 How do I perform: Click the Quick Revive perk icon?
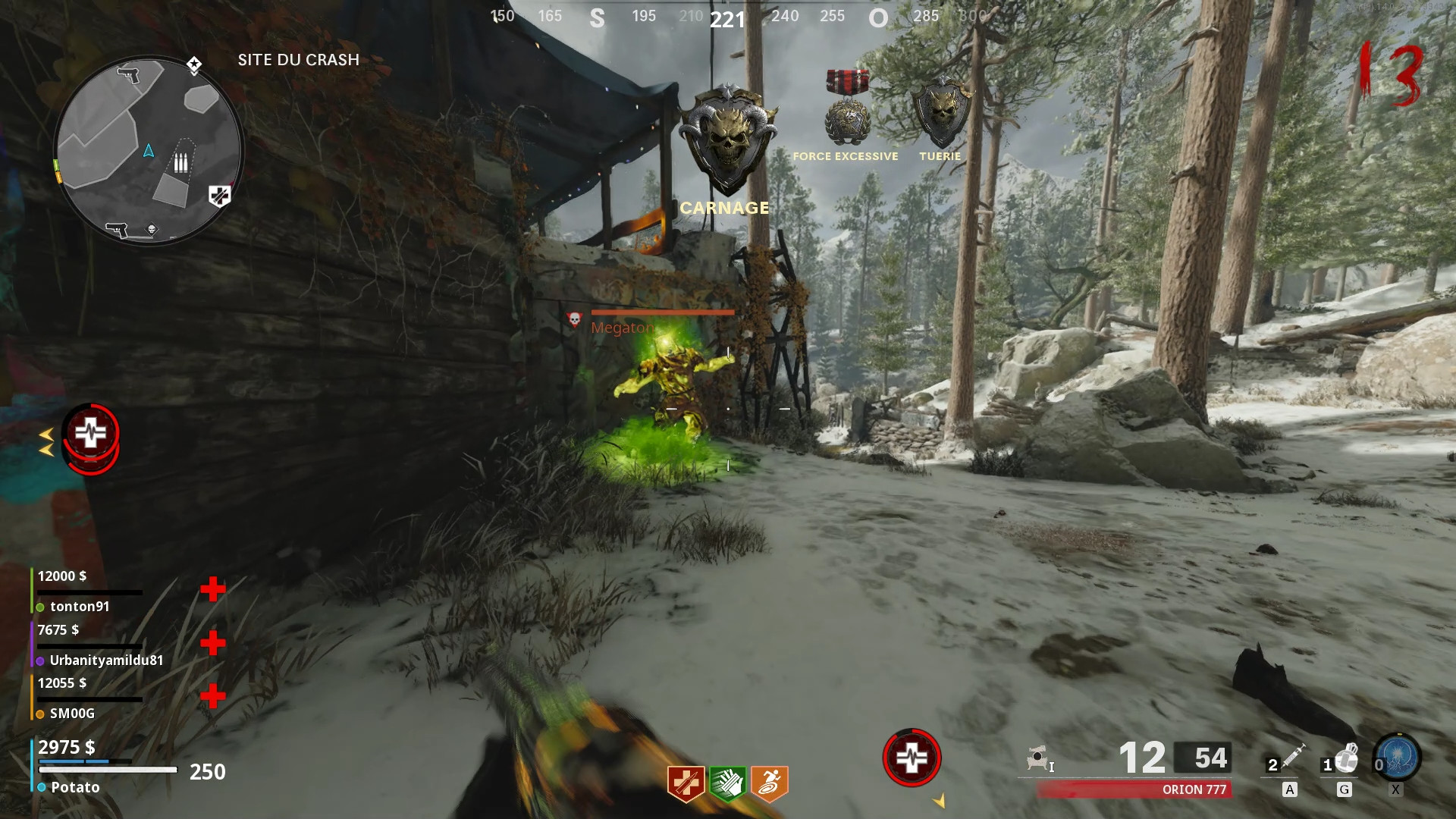(686, 783)
